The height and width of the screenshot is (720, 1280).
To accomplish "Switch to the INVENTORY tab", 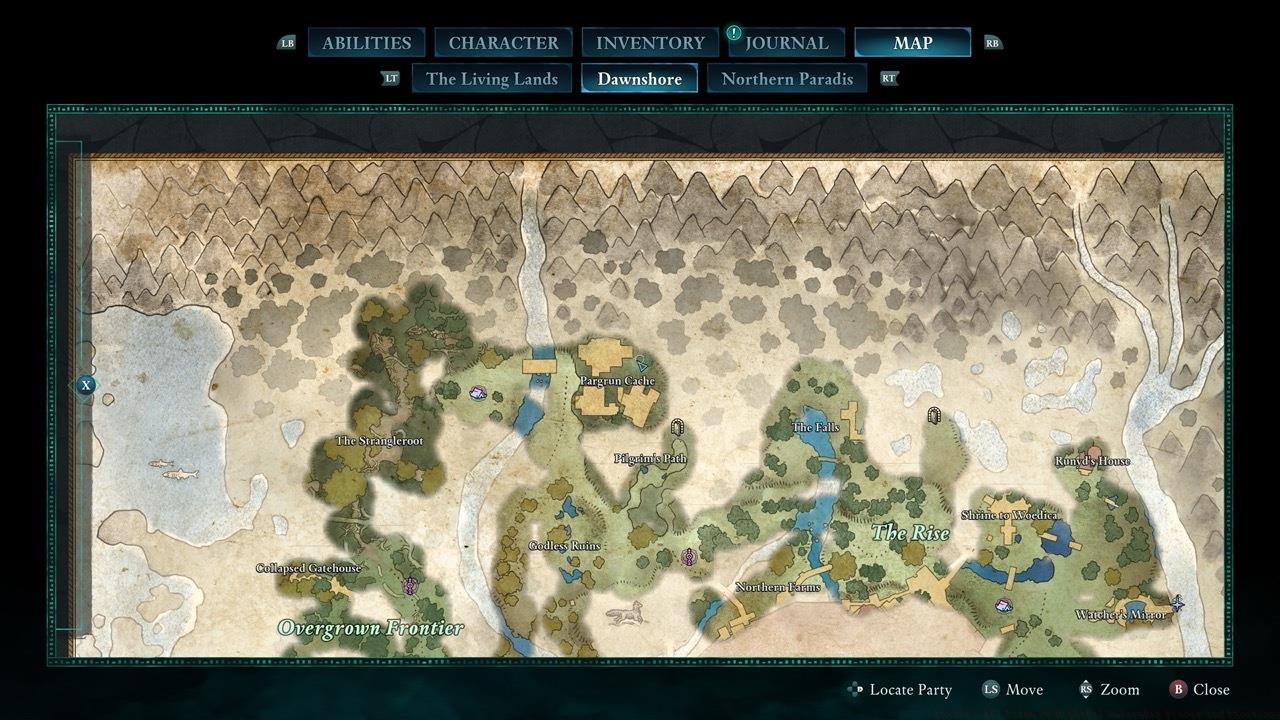I will click(x=648, y=42).
